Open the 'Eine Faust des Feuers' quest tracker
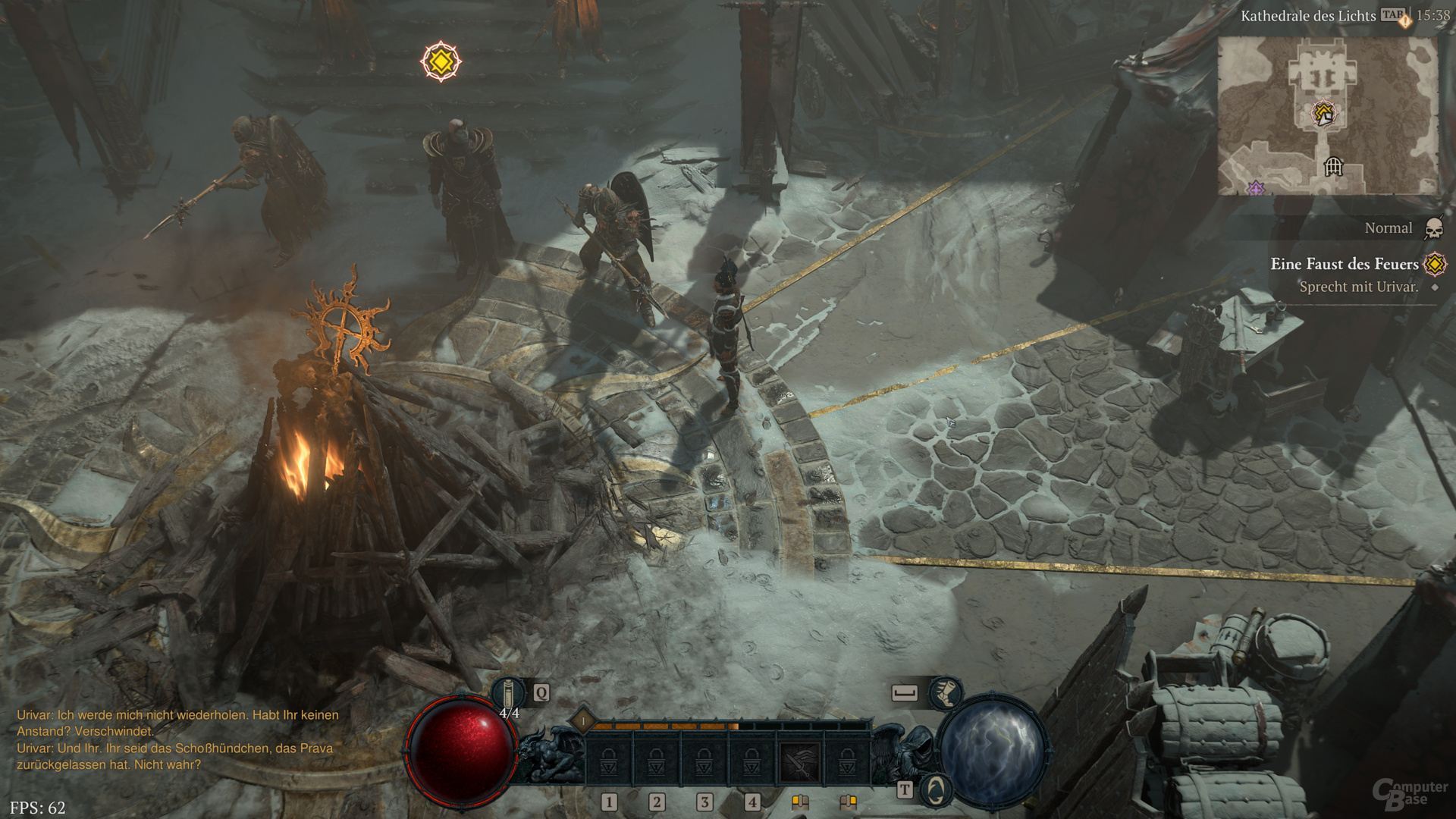The height and width of the screenshot is (819, 1456). tap(1344, 264)
